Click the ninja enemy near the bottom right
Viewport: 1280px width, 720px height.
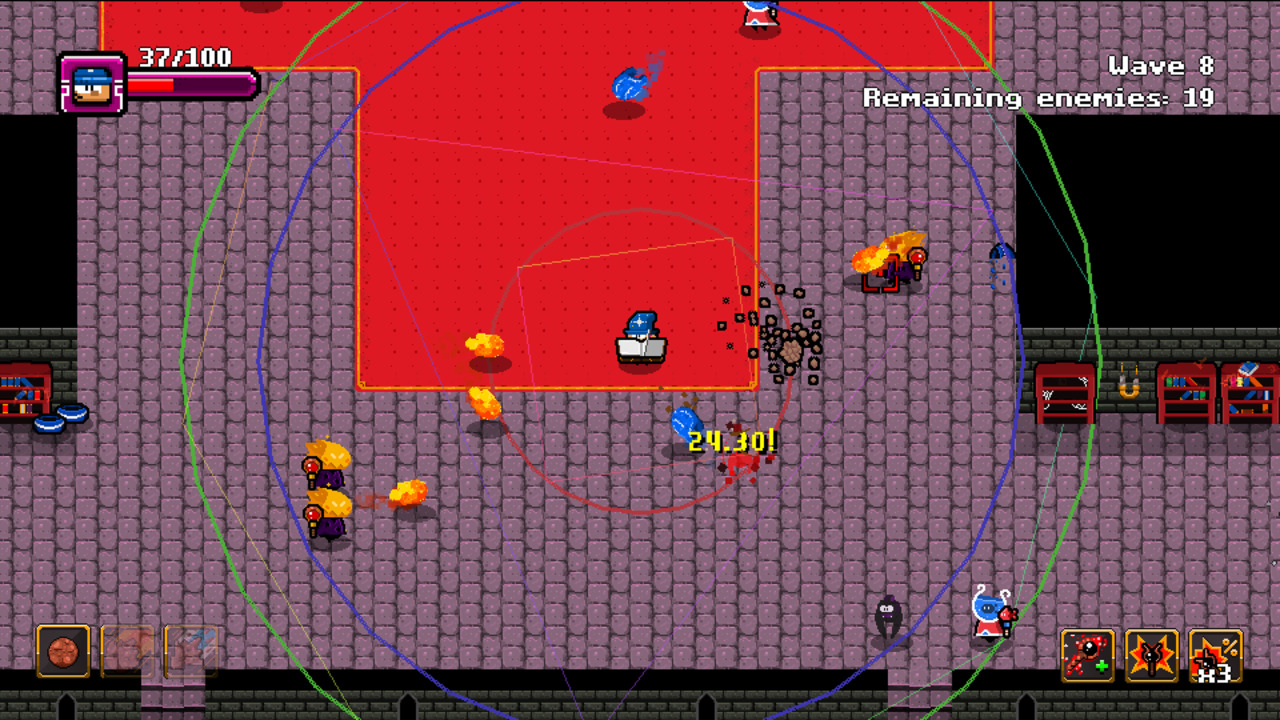(x=888, y=615)
